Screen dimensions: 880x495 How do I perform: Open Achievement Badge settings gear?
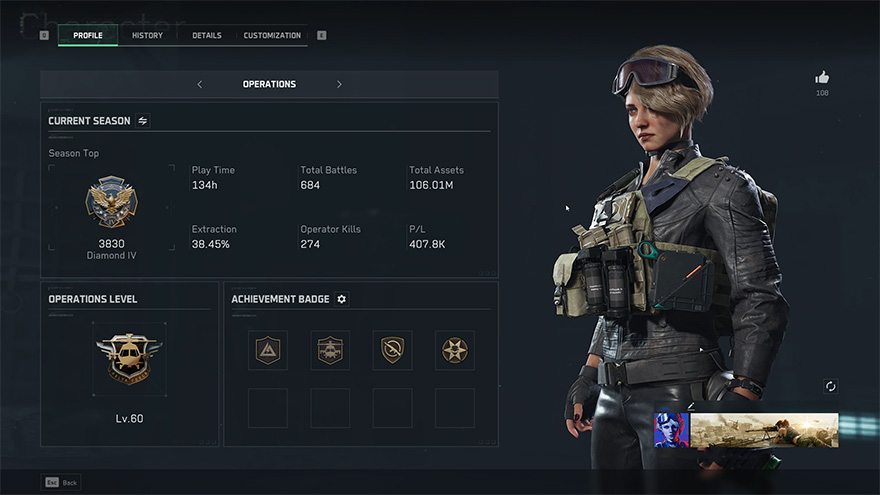(342, 299)
